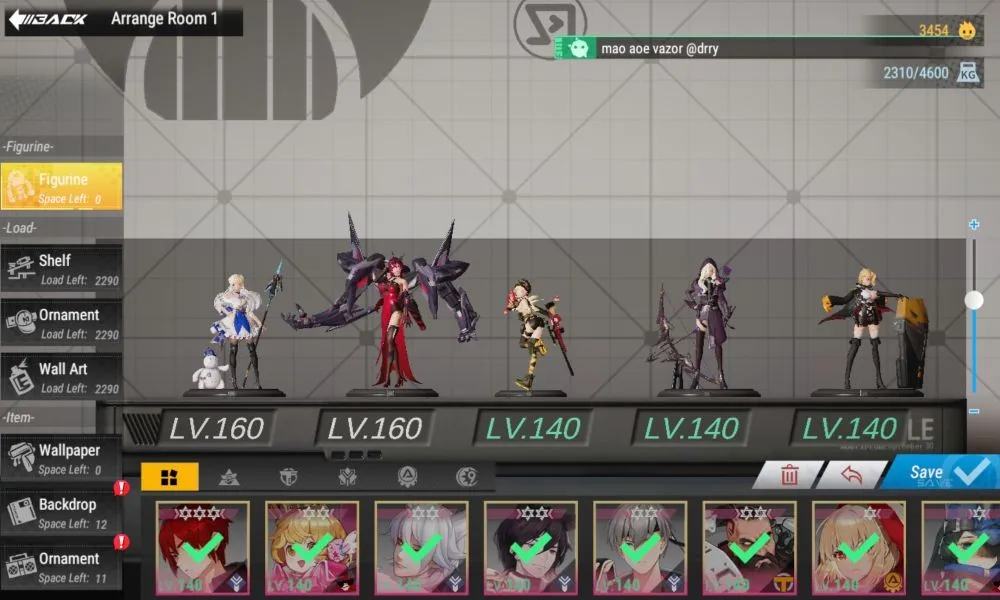1000x600 pixels.
Task: Go back from Arrange Room 1
Action: (48, 19)
